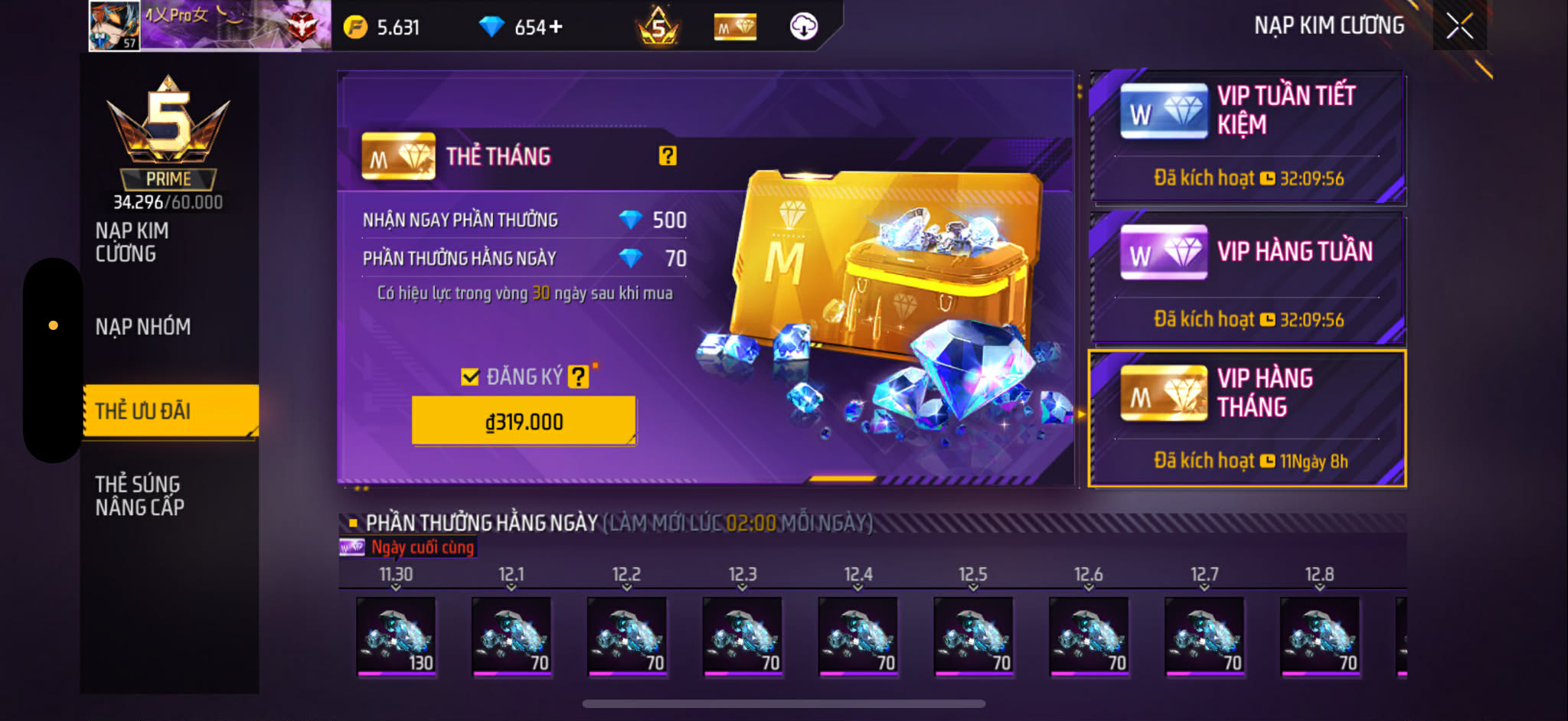
Task: Open Thẻ Súng Nâng Cấp tab
Action: pos(139,495)
